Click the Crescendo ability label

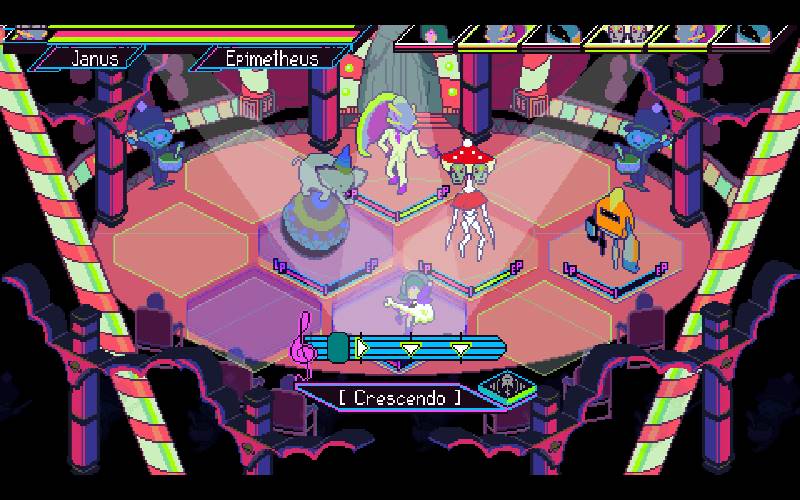tap(400, 396)
